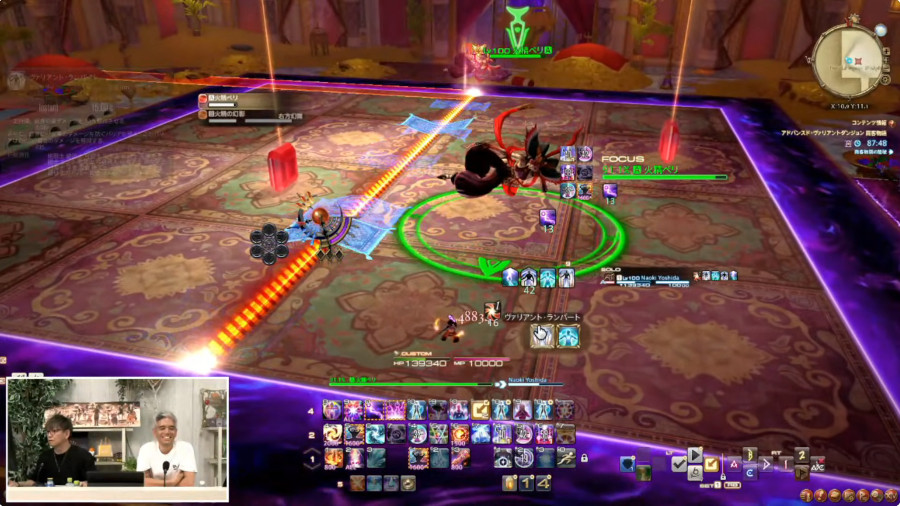This screenshot has width=900, height=506.
Task: Toggle the hotbar padlock icon
Action: [x=584, y=458]
